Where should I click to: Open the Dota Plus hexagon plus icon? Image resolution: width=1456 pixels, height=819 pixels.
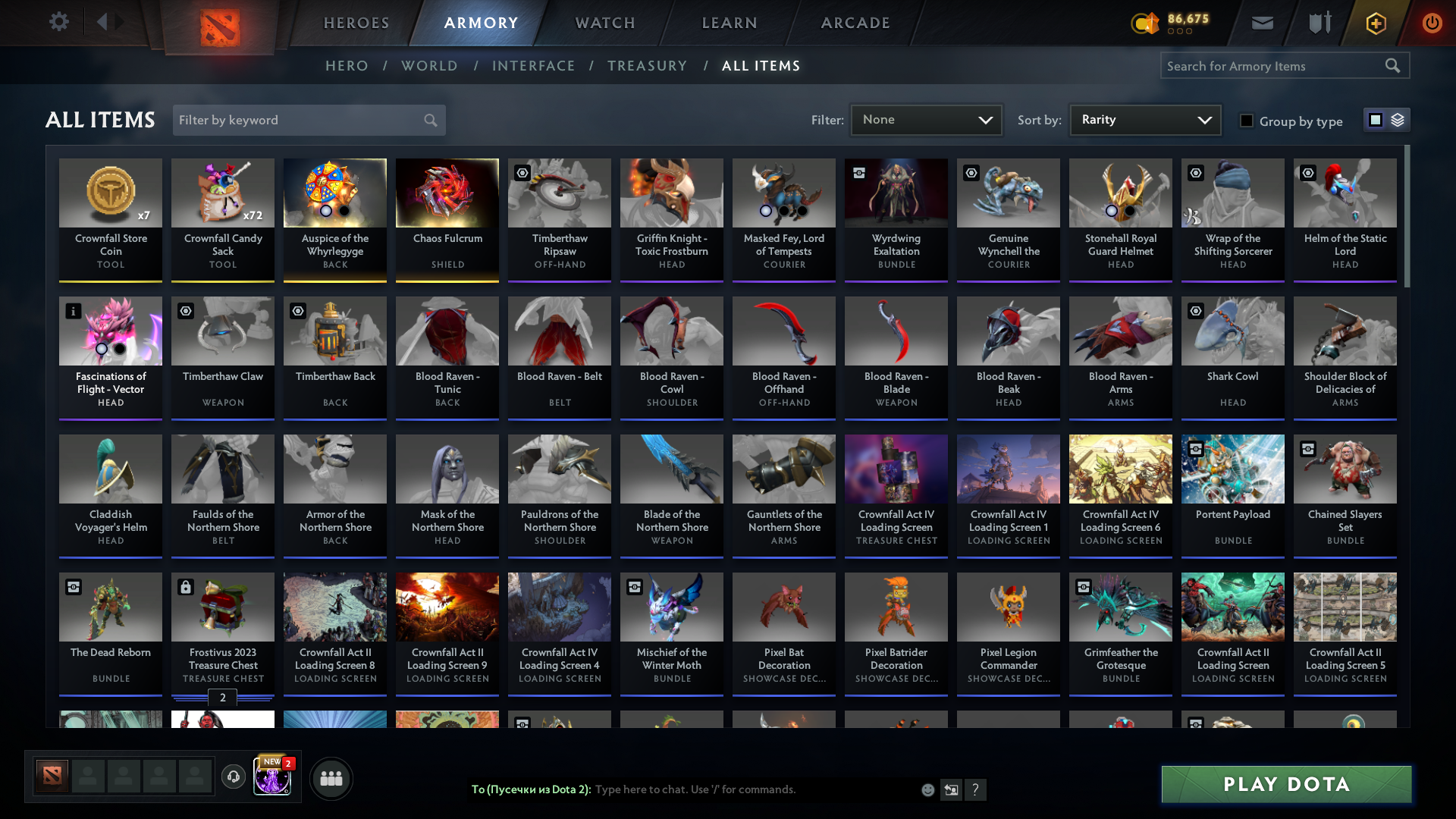(x=1375, y=23)
